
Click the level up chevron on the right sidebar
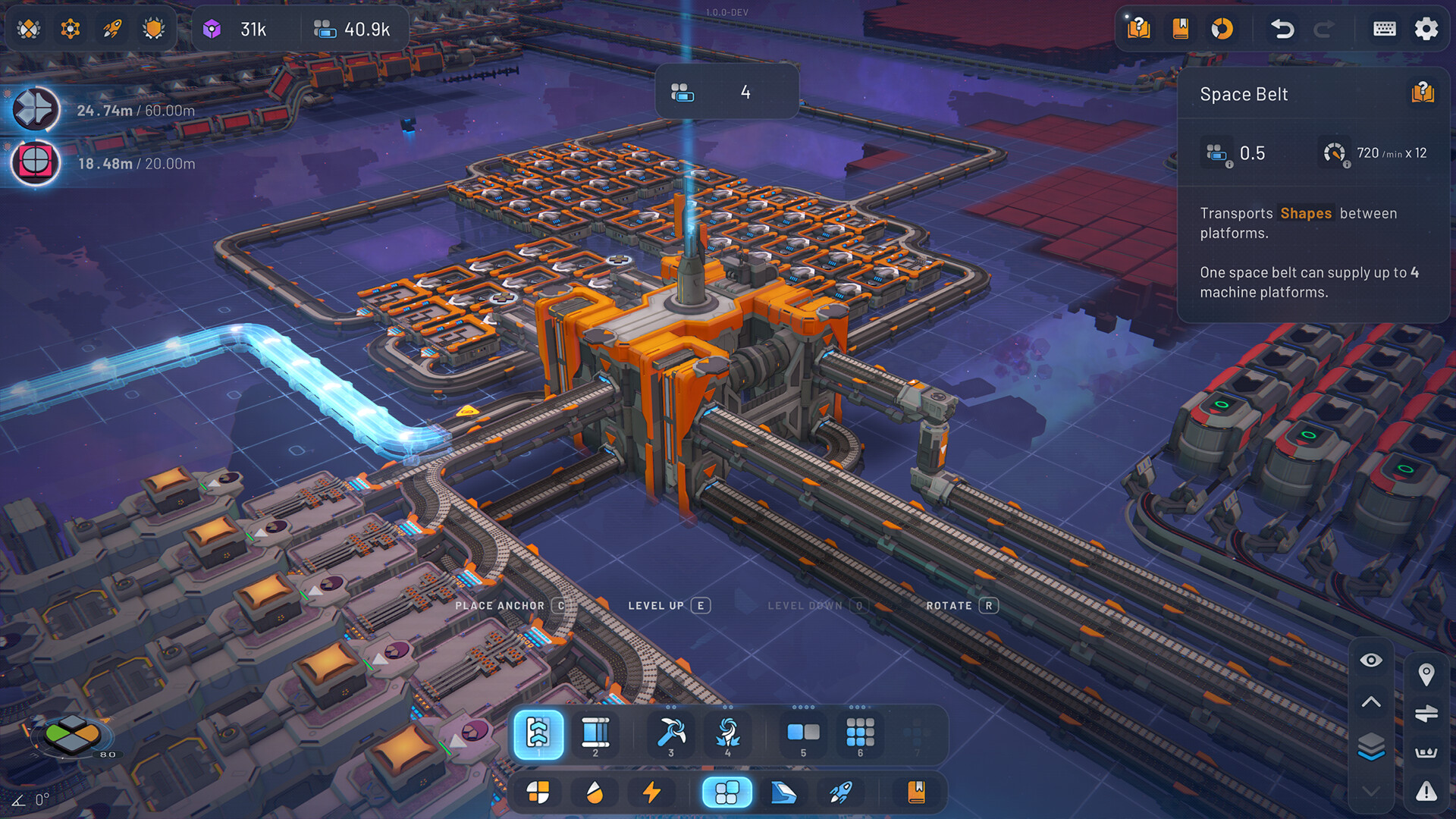1371,701
